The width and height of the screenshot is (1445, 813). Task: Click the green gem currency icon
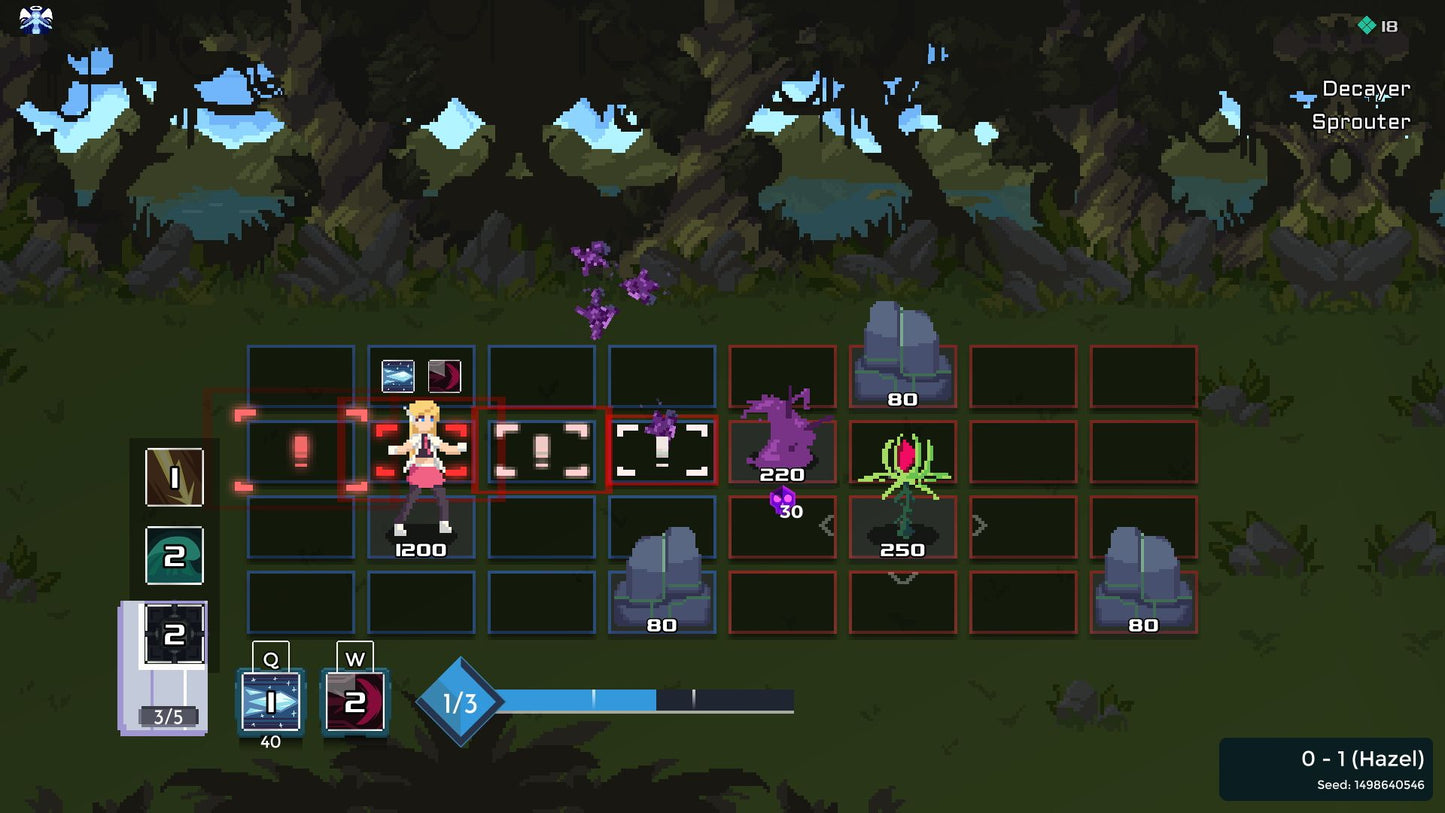coord(1366,25)
